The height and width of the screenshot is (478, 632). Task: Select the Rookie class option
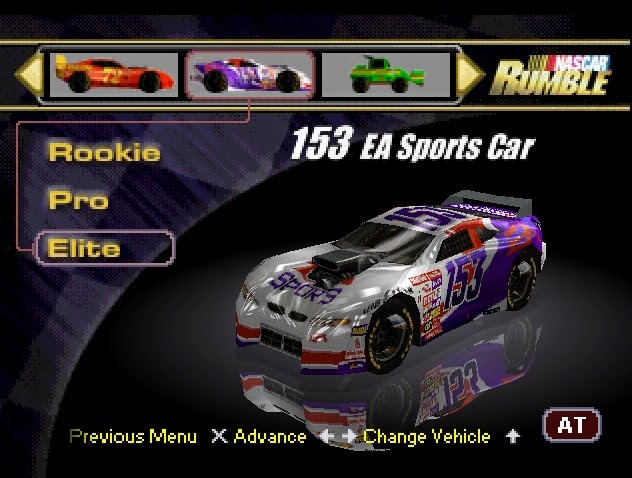[104, 153]
